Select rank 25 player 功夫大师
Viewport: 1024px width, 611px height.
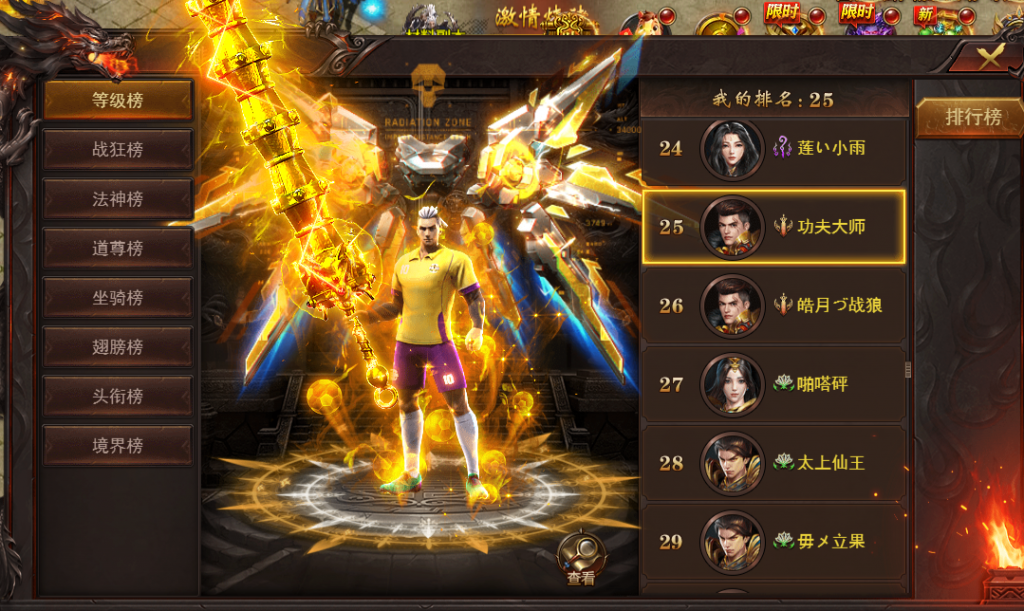(x=773, y=227)
